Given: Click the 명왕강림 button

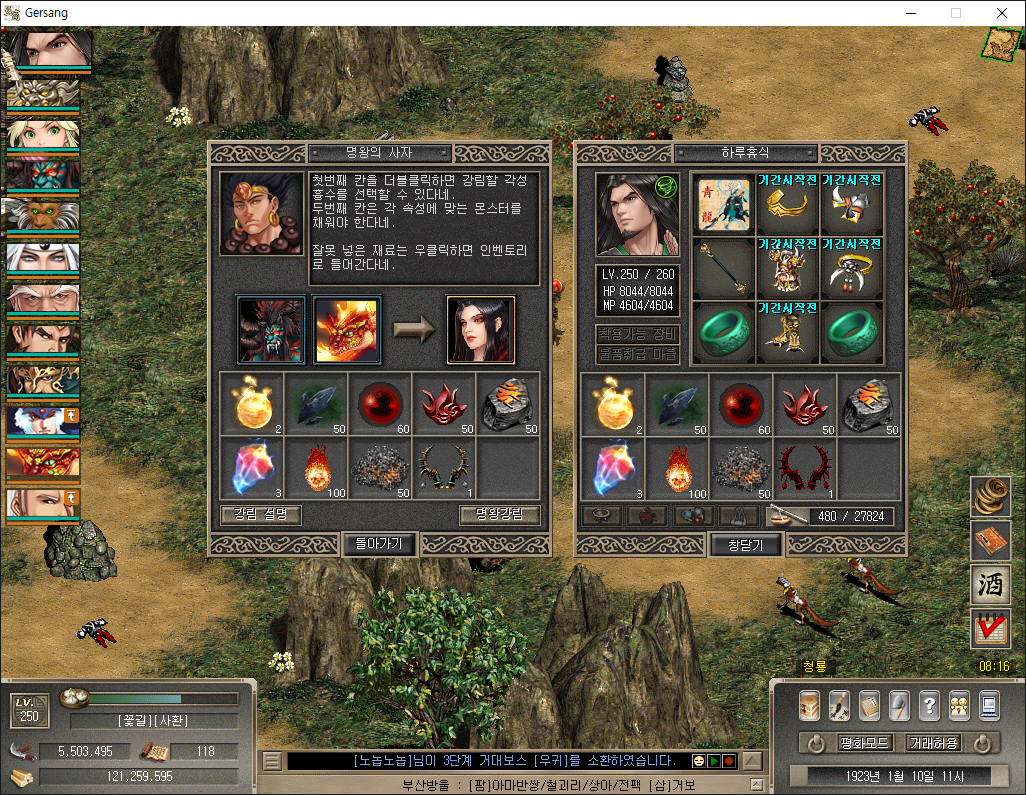Looking at the screenshot, I should pos(500,515).
